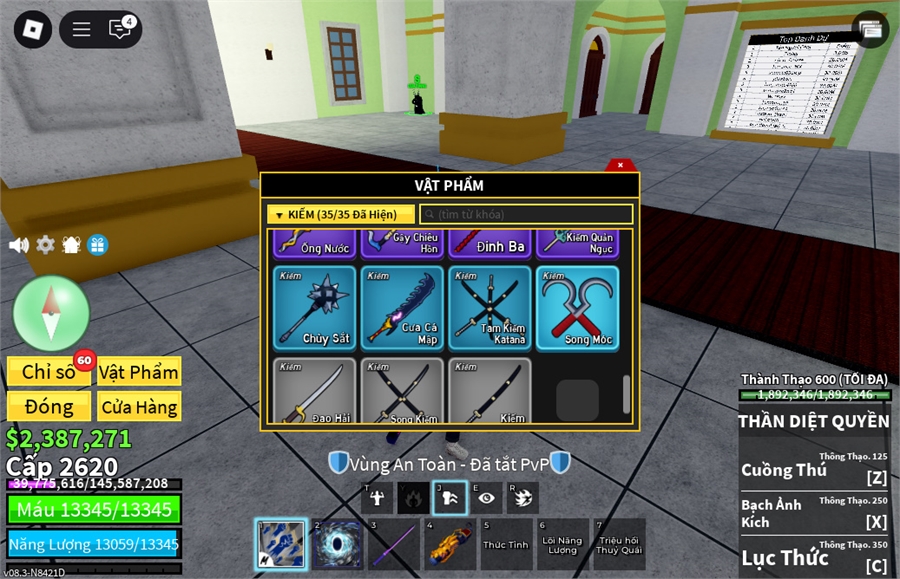Click the Vật Phẩm button

[139, 372]
